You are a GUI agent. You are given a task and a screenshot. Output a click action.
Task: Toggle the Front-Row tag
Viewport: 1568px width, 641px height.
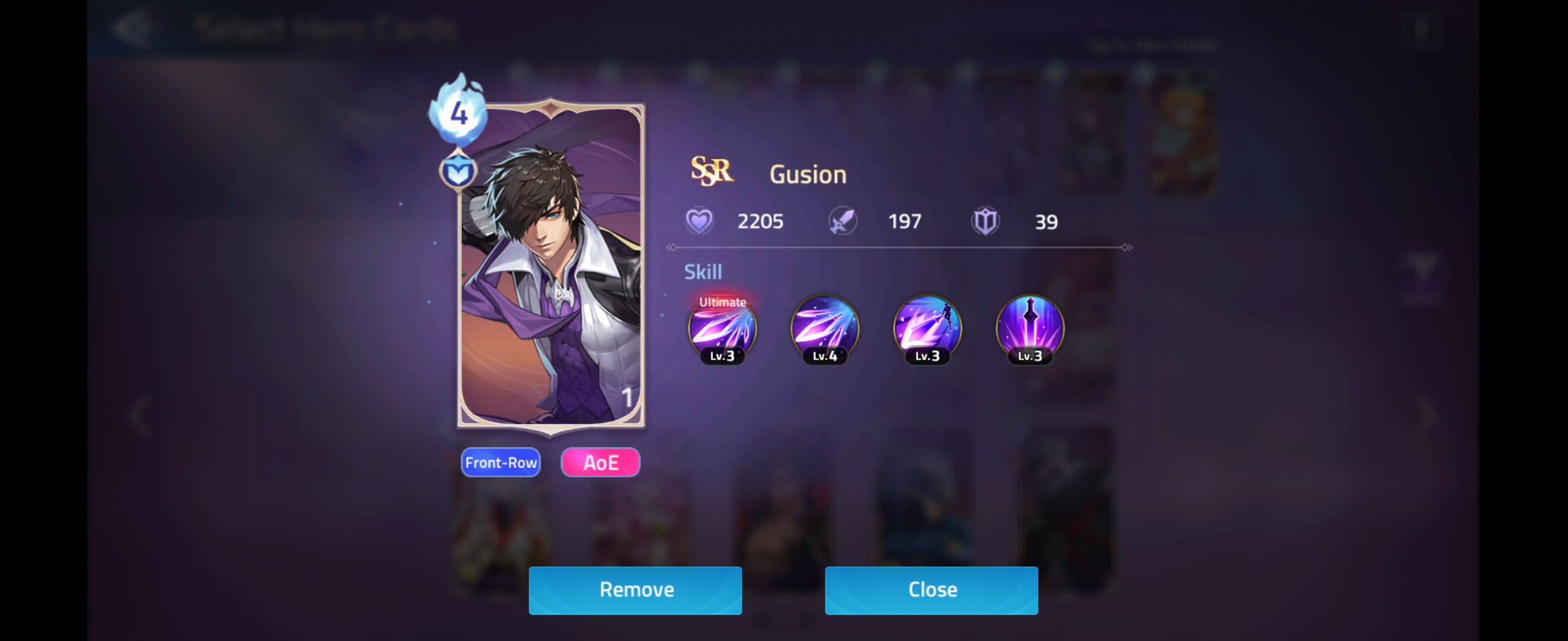coord(500,462)
